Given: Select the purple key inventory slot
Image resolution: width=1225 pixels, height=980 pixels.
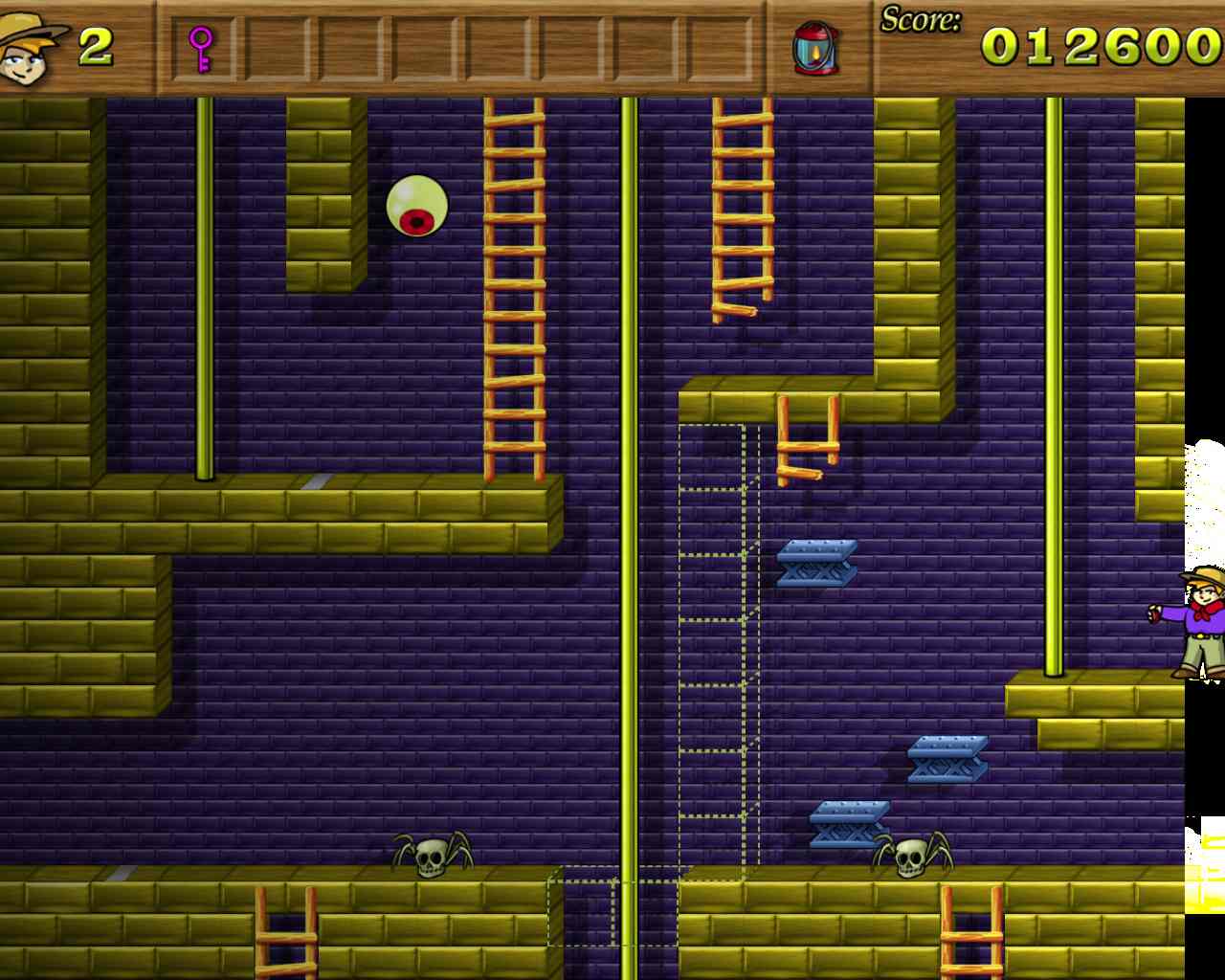Looking at the screenshot, I should point(201,49).
